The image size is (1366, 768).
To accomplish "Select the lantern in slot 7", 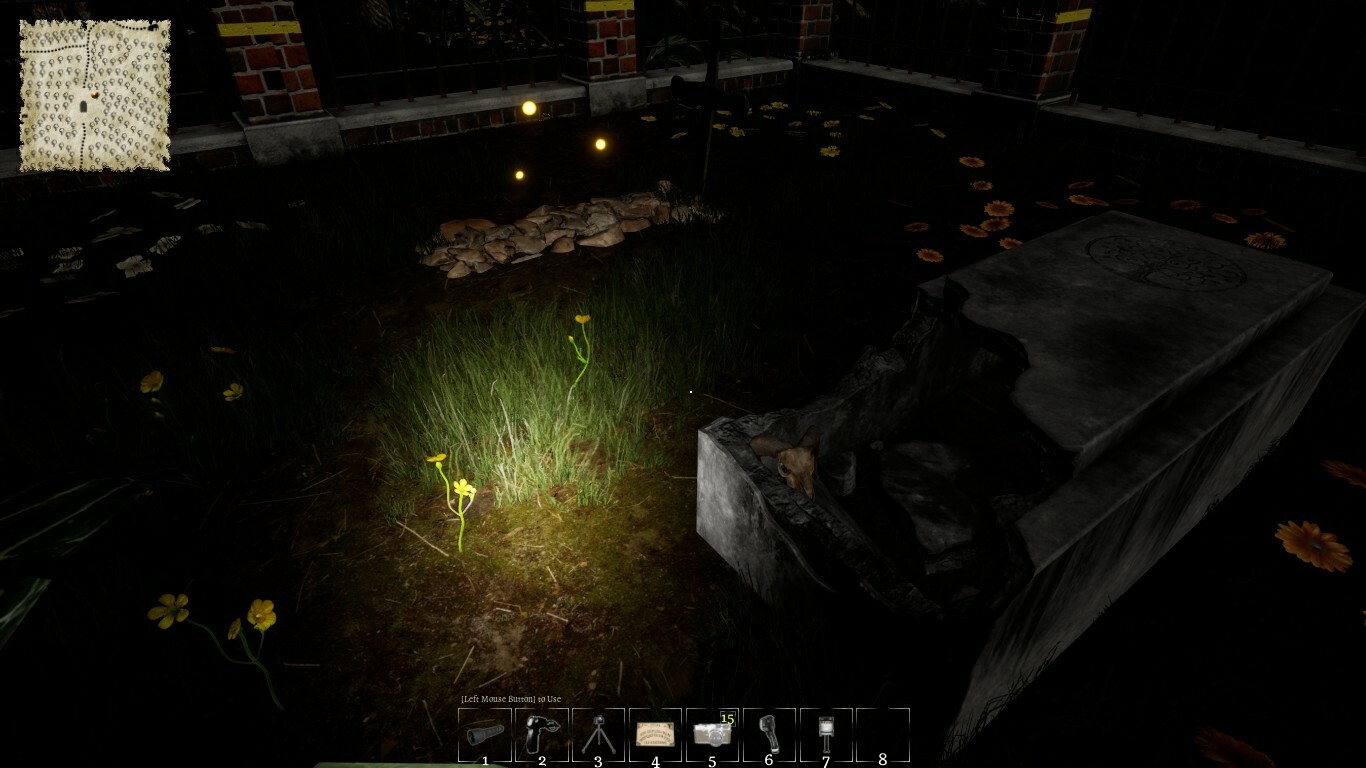I will [x=825, y=733].
